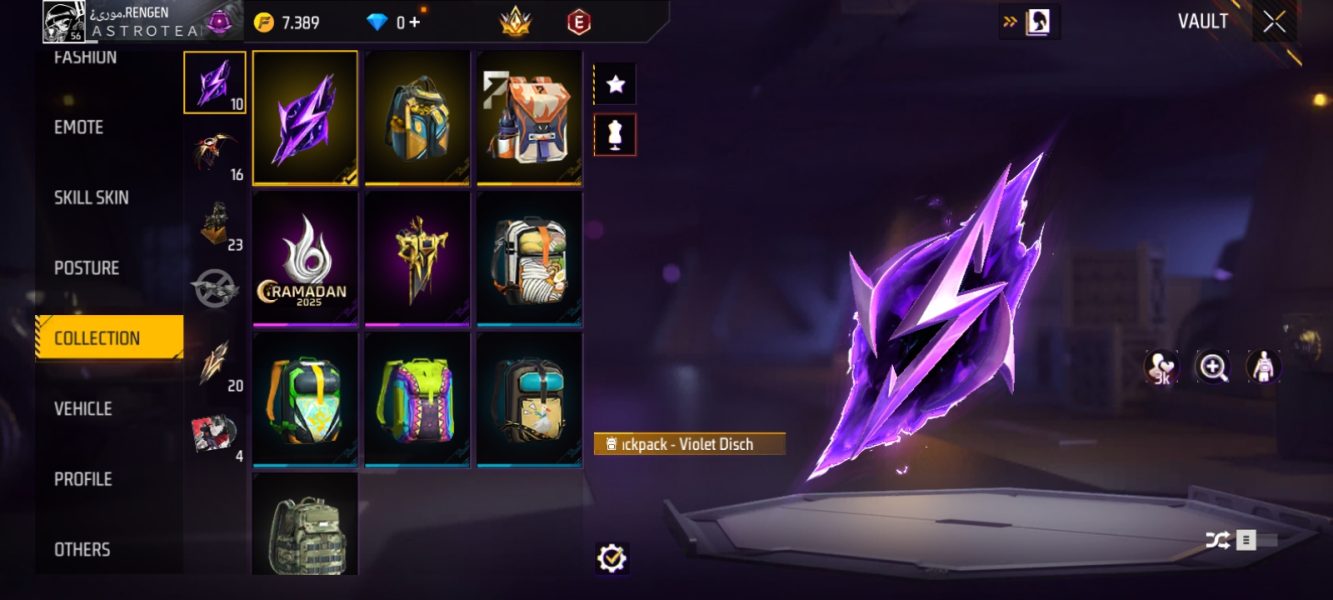Go to the Profile section
1333x600 pixels.
83,479
